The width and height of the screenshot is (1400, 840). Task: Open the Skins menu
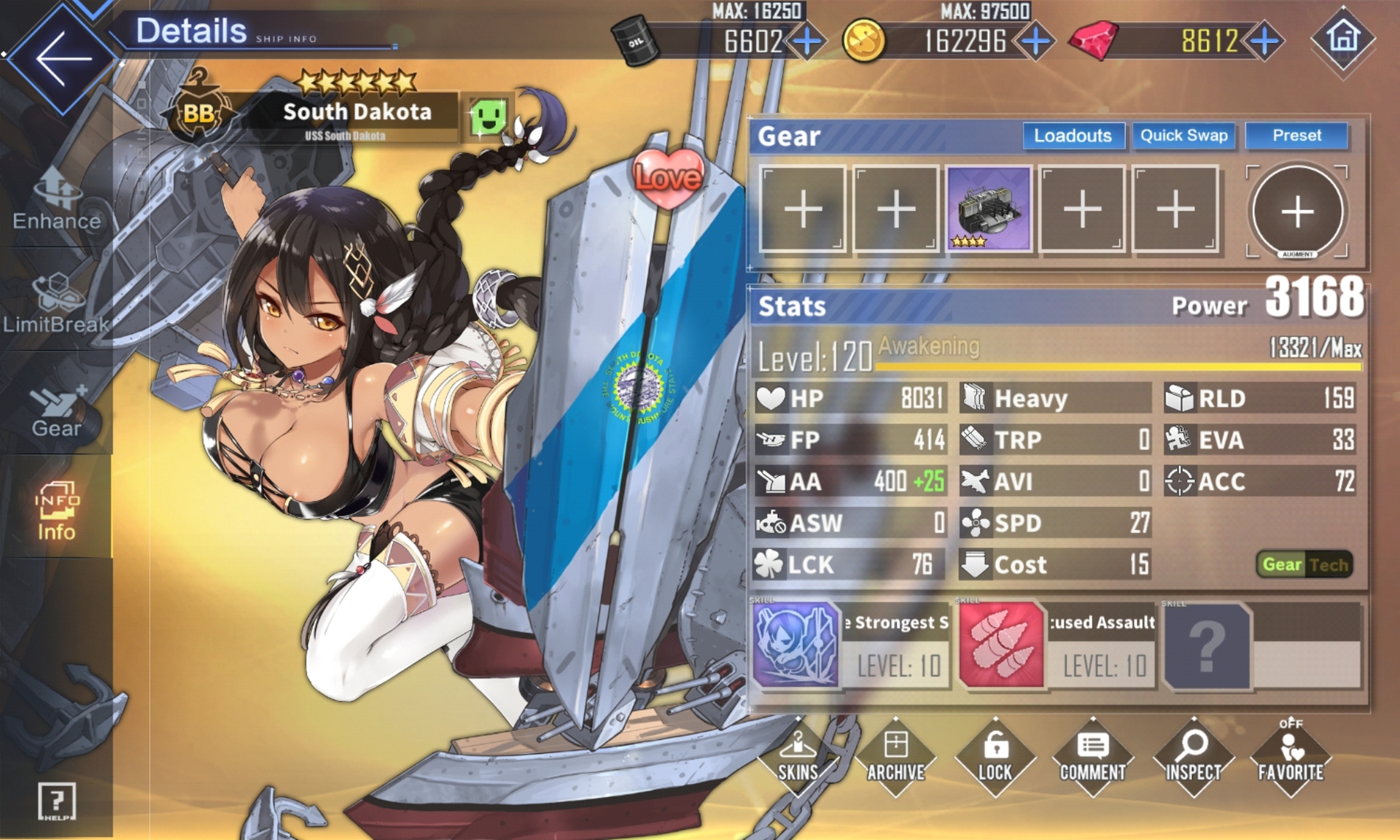click(x=798, y=758)
